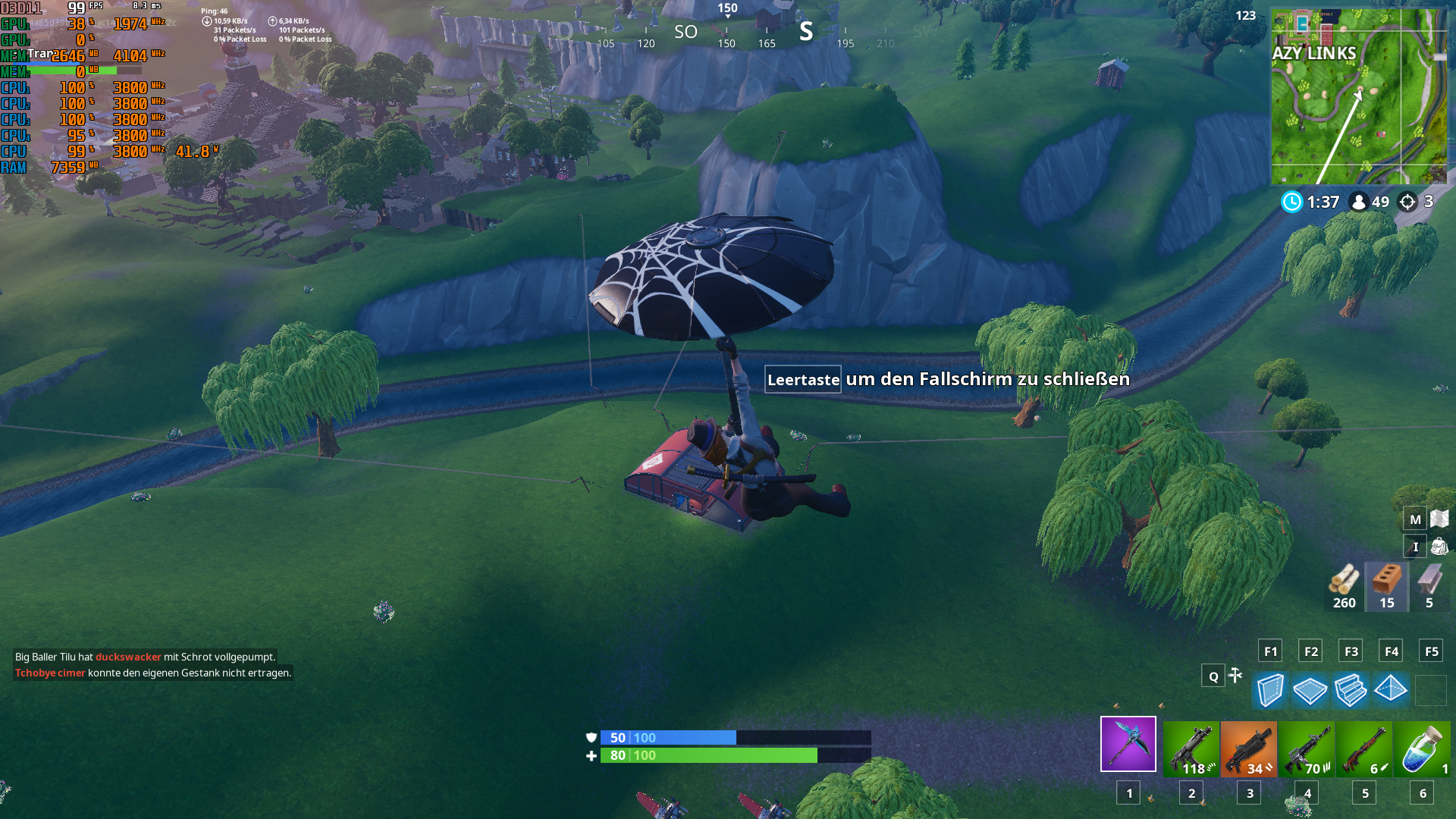Select the pickaxe in inventory slot 1
Screen dimensions: 1456x819
tap(1128, 744)
